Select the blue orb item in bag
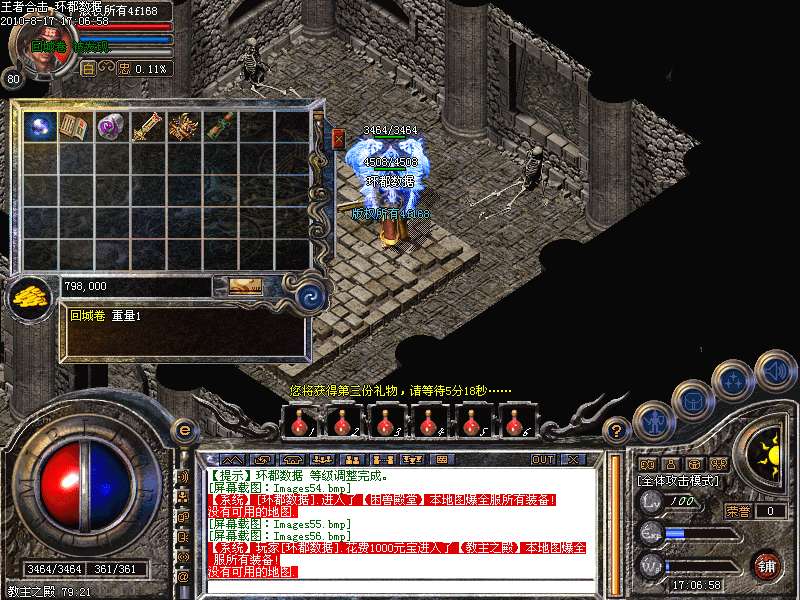800x600 pixels. click(41, 127)
